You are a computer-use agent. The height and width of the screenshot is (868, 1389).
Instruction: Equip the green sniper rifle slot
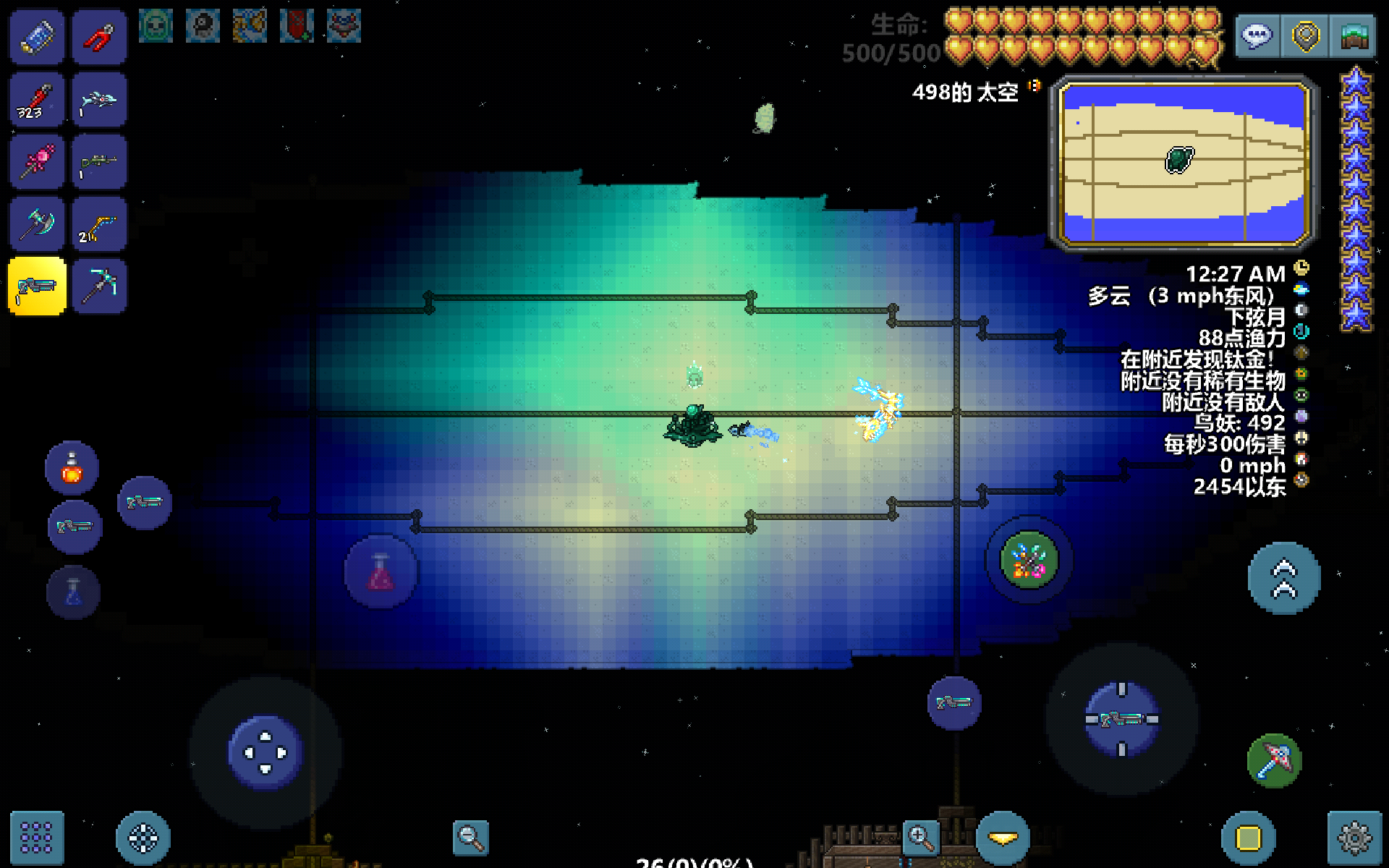pyautogui.click(x=100, y=162)
